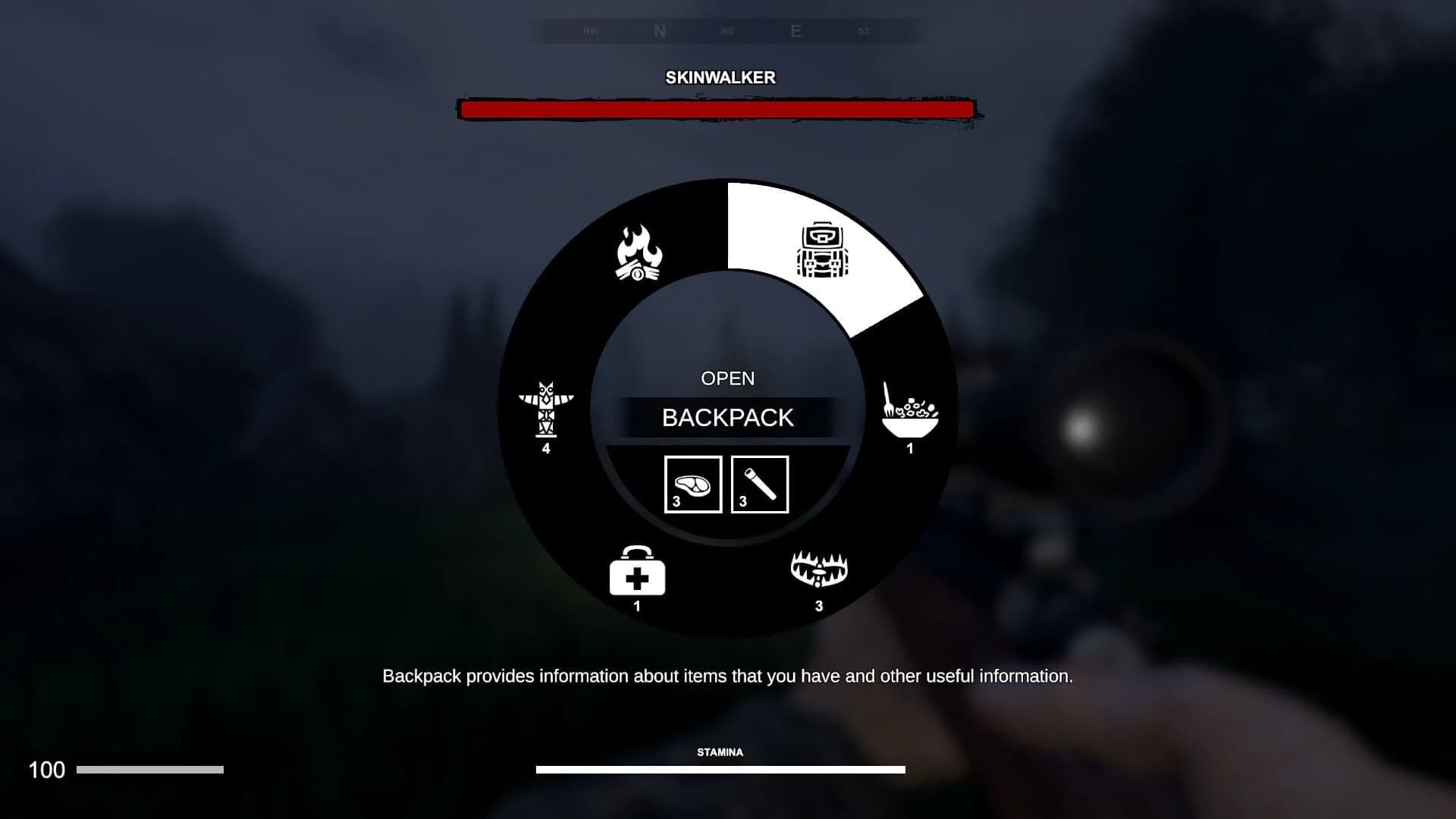
Task: Click the fork inside the Food Bowl icon
Action: click(x=889, y=400)
